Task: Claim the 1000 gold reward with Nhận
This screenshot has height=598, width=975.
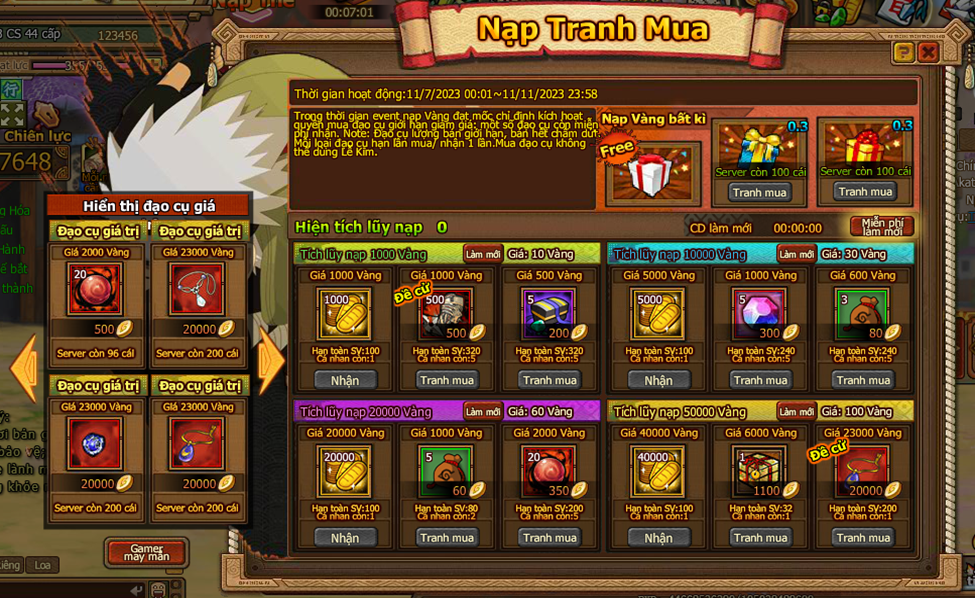Action: click(x=345, y=380)
